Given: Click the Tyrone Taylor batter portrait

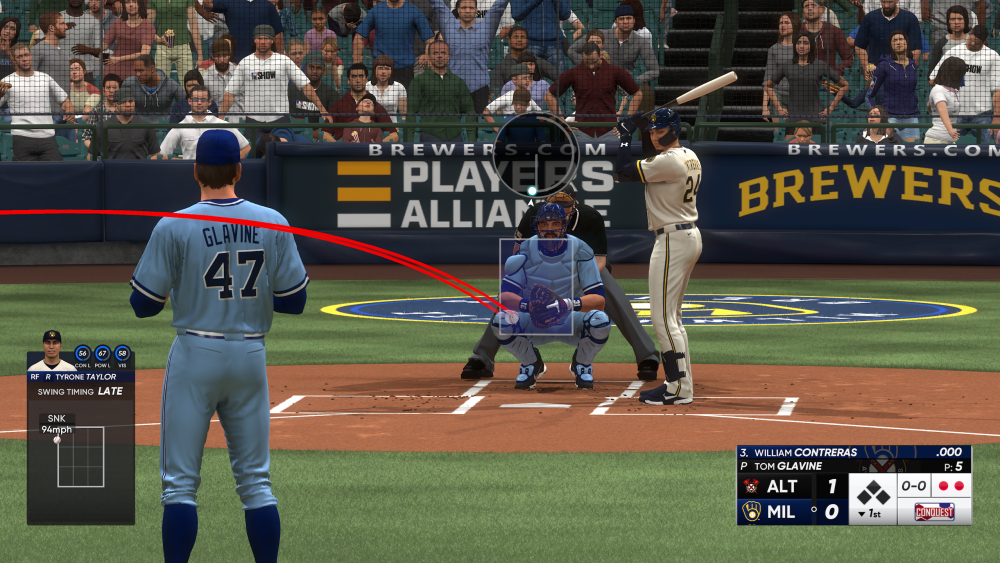Looking at the screenshot, I should click(52, 350).
